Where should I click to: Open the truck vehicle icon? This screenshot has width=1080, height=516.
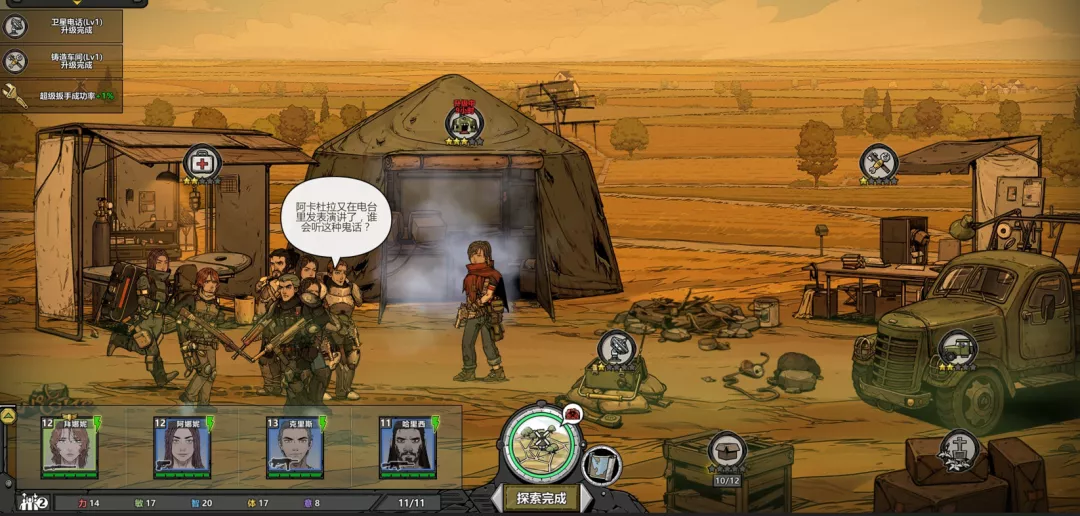(957, 348)
